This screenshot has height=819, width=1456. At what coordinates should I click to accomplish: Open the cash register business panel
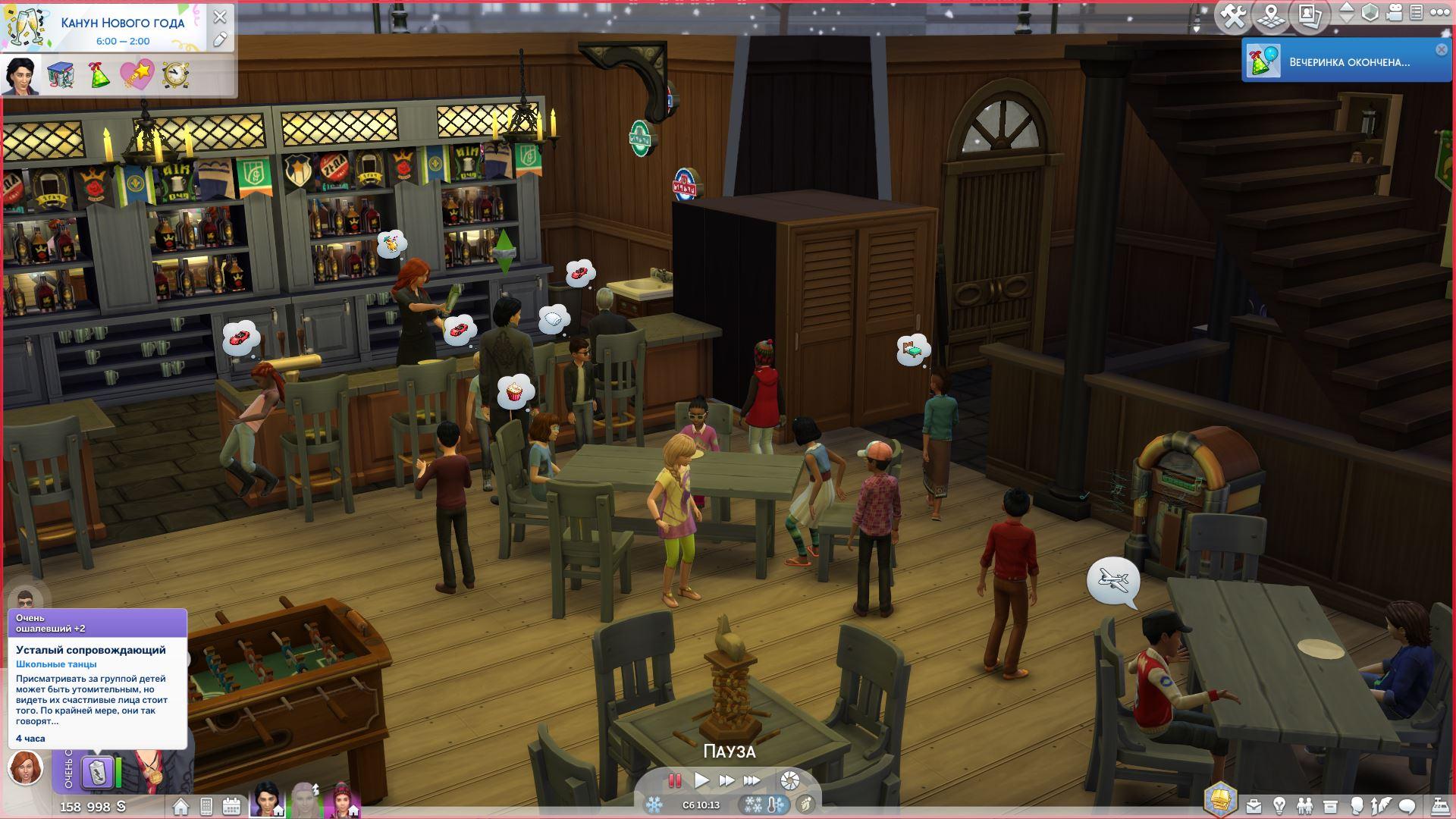[1439, 805]
